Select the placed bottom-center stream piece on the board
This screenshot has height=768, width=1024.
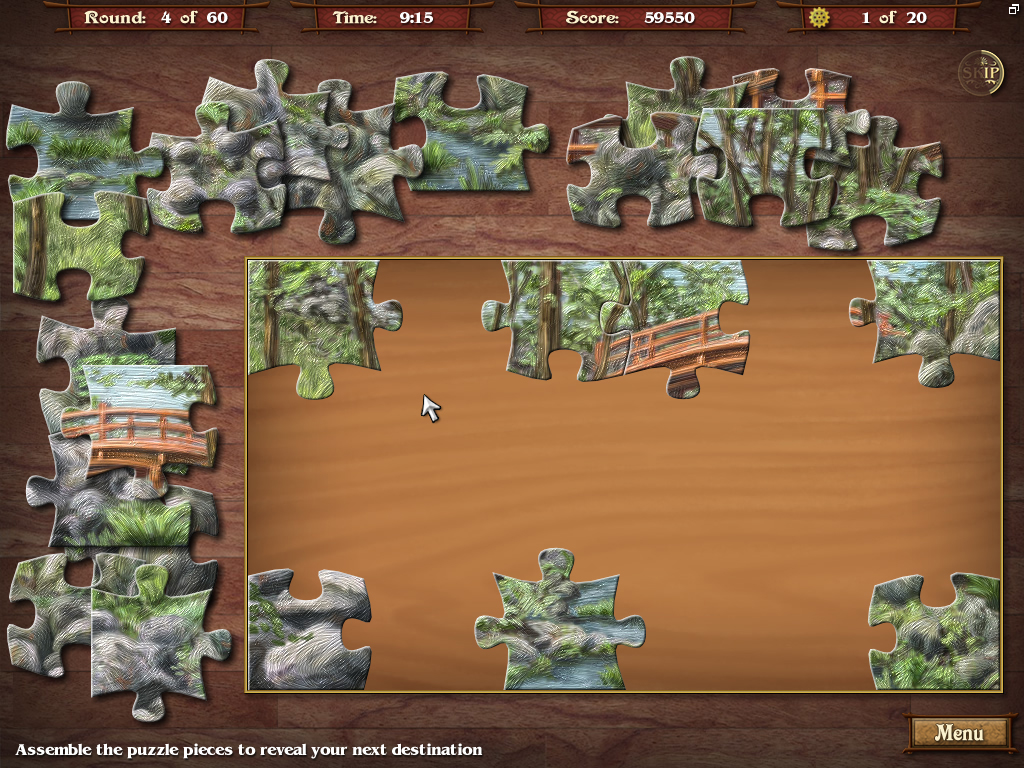point(555,625)
